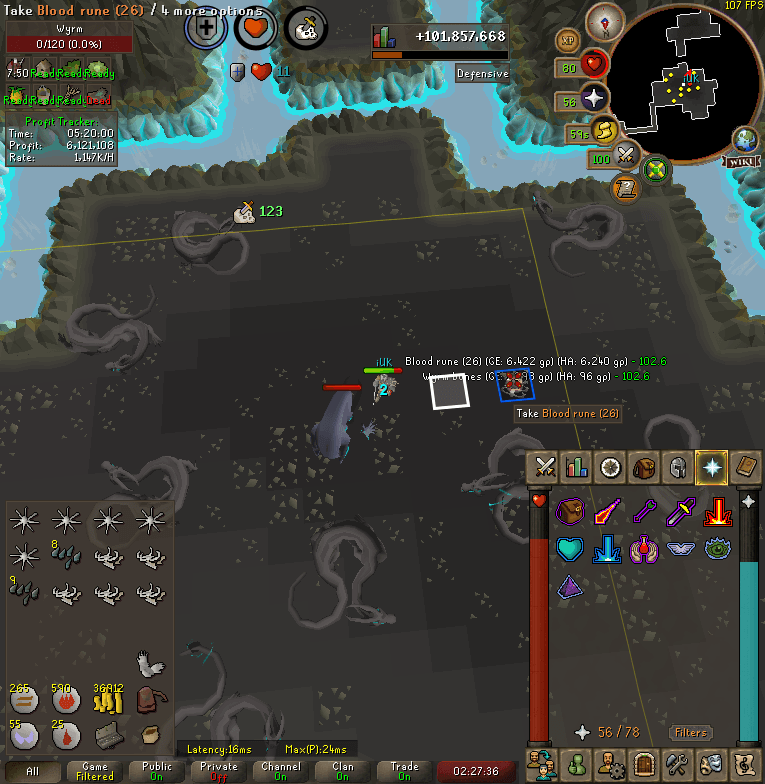This screenshot has width=765, height=784.
Task: Open the world map globe
Action: click(x=746, y=139)
